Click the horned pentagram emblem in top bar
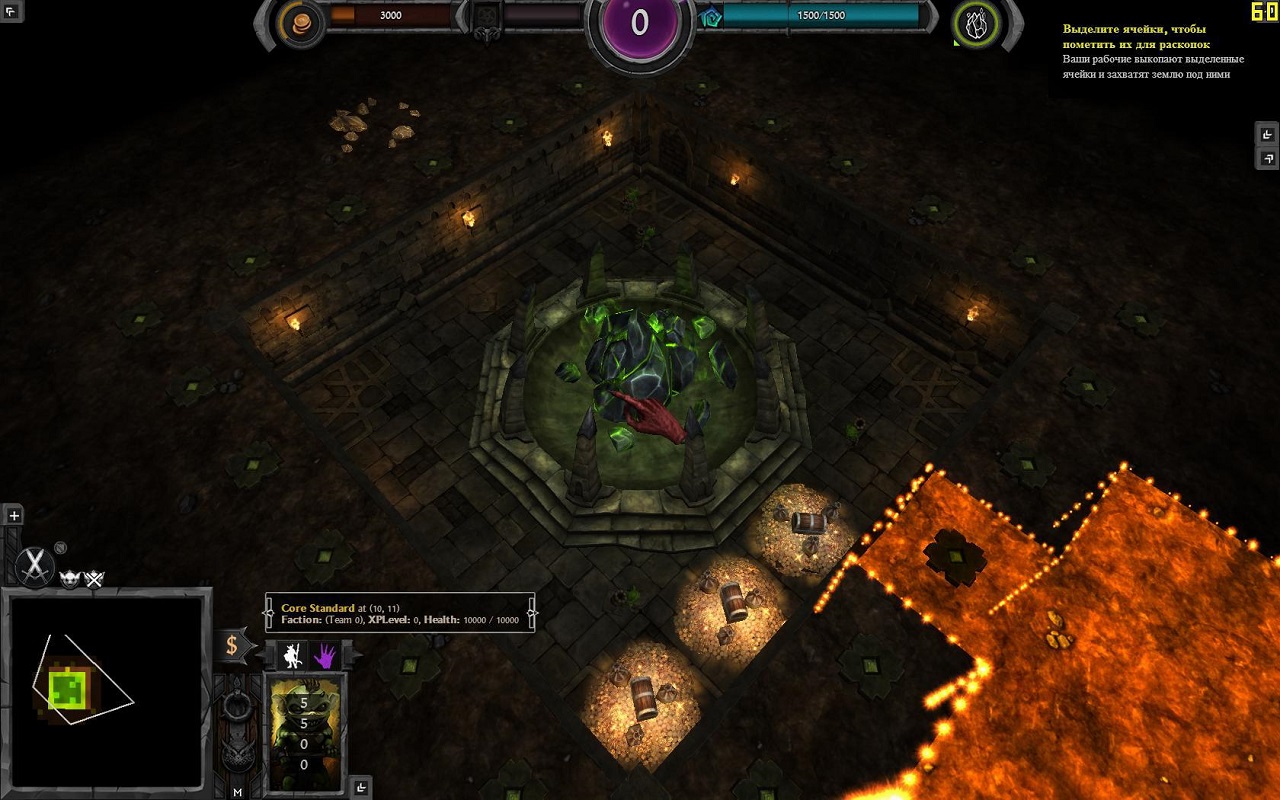This screenshot has height=800, width=1280. click(x=486, y=20)
